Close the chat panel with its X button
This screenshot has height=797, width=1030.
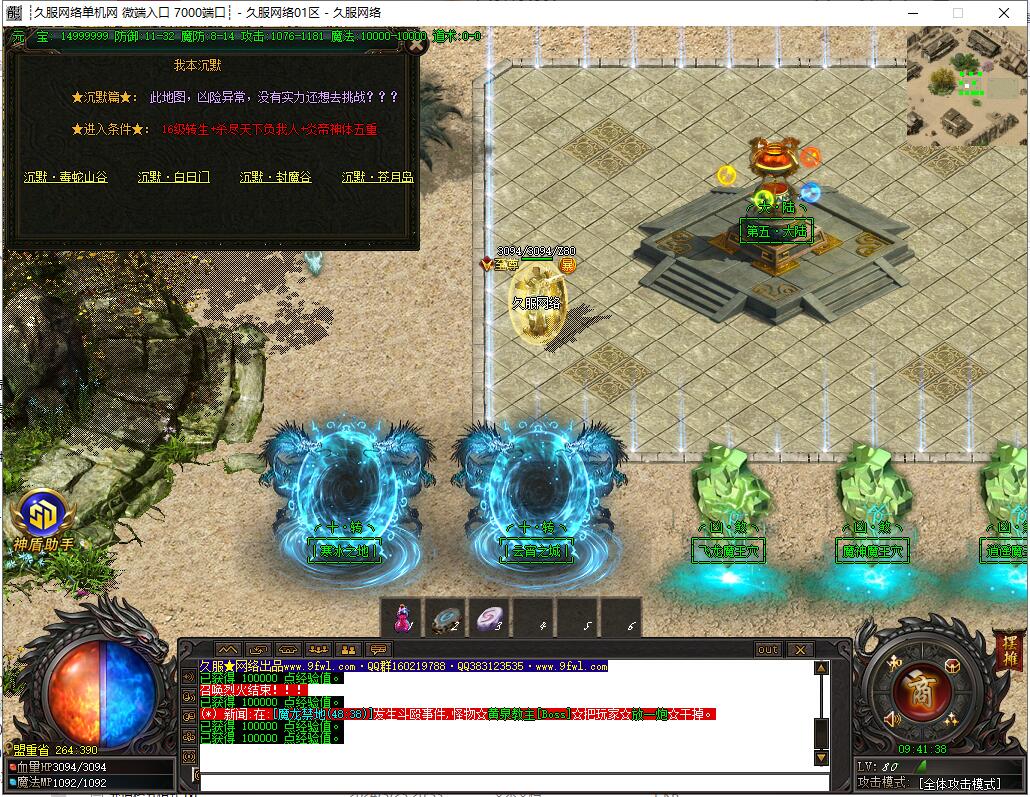[799, 650]
